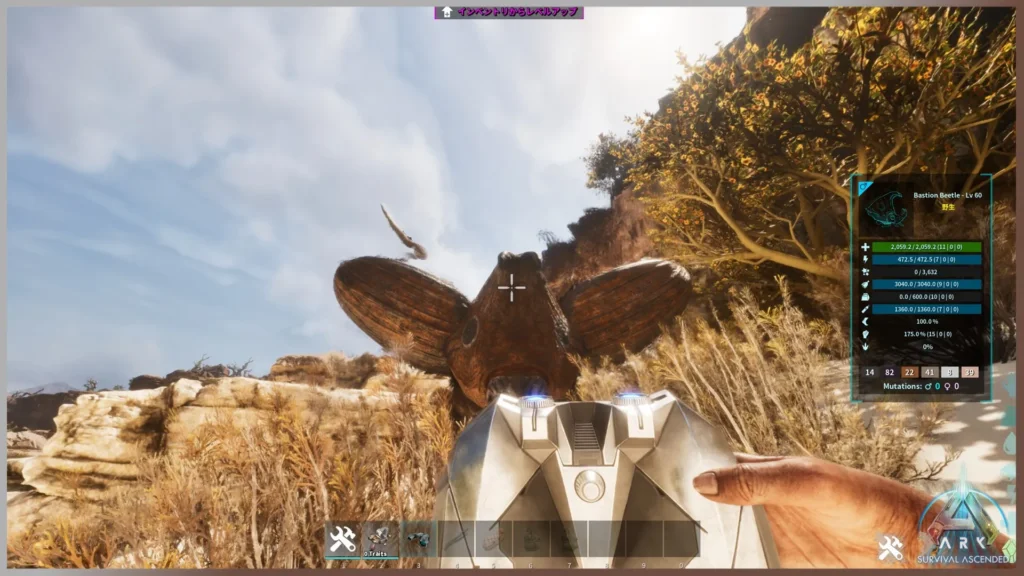Select the 0 Traits hotbar slot
The image size is (1024, 576).
pos(380,540)
